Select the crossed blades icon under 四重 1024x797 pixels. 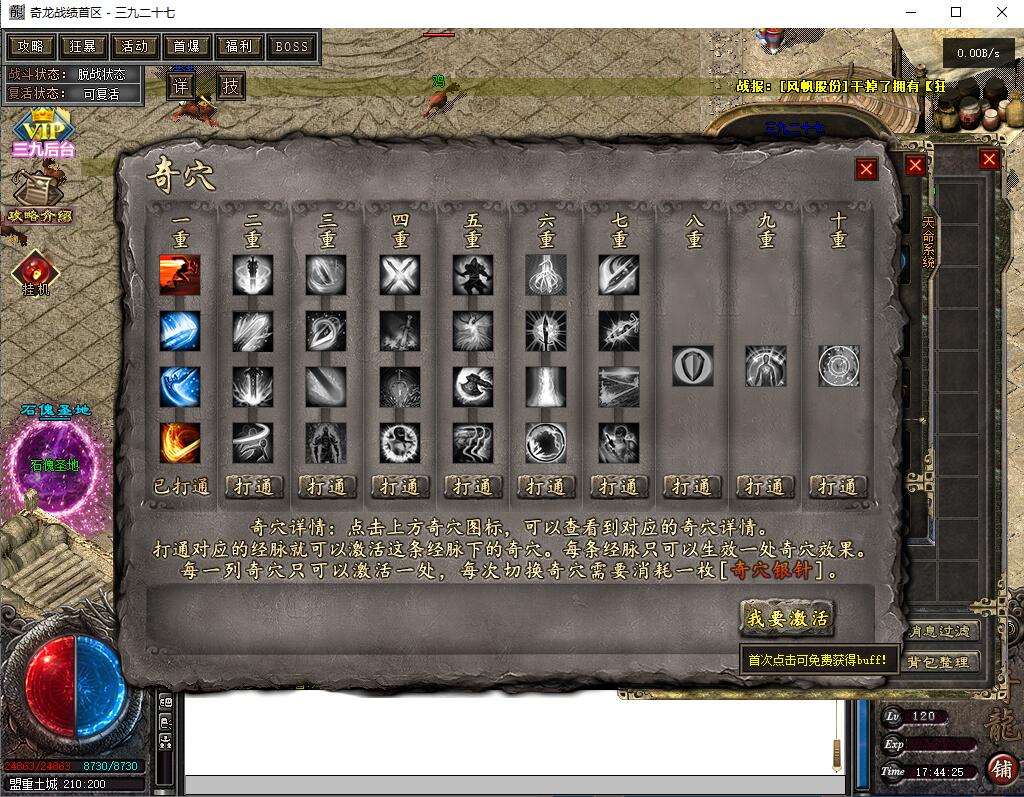click(x=400, y=275)
